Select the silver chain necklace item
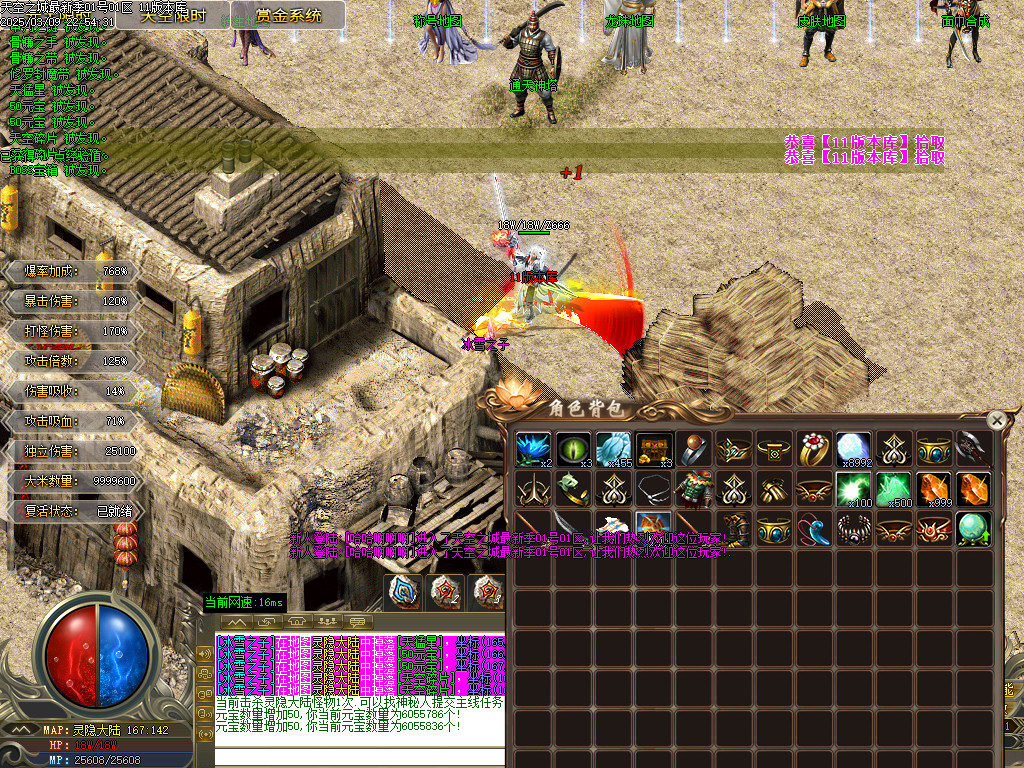 click(654, 490)
